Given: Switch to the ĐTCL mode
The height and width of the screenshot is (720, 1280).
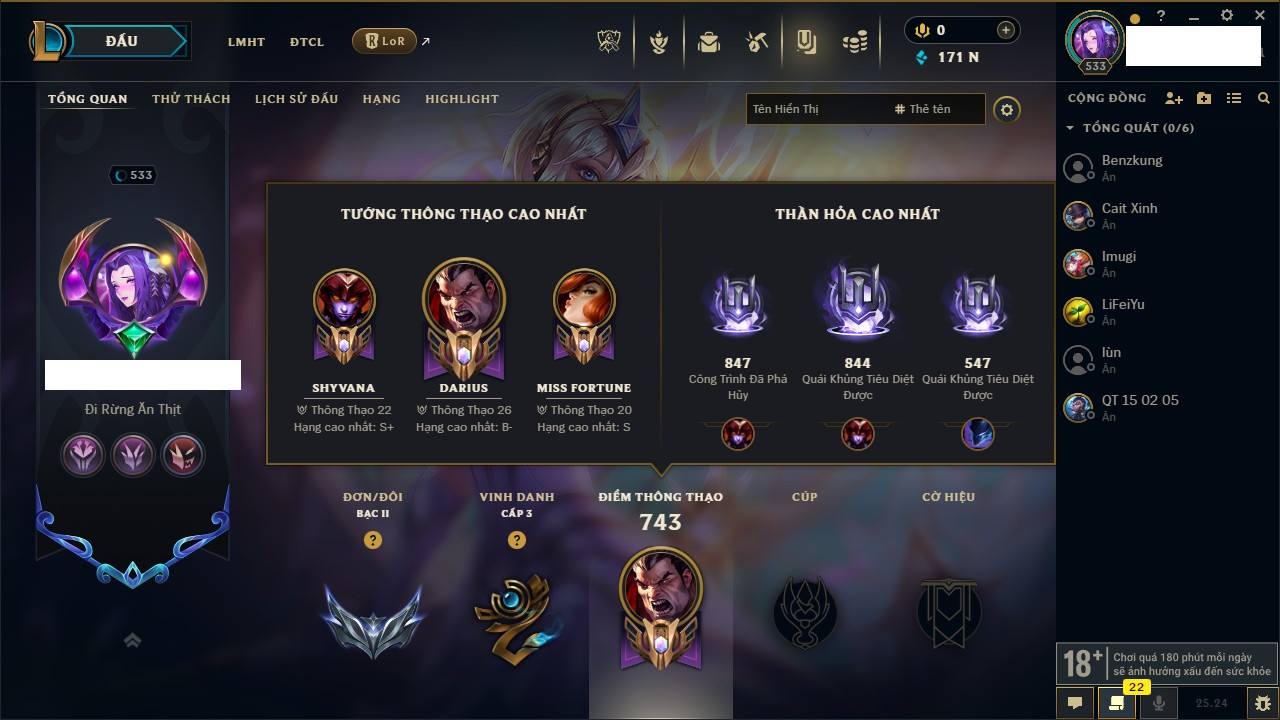Looking at the screenshot, I should (307, 42).
